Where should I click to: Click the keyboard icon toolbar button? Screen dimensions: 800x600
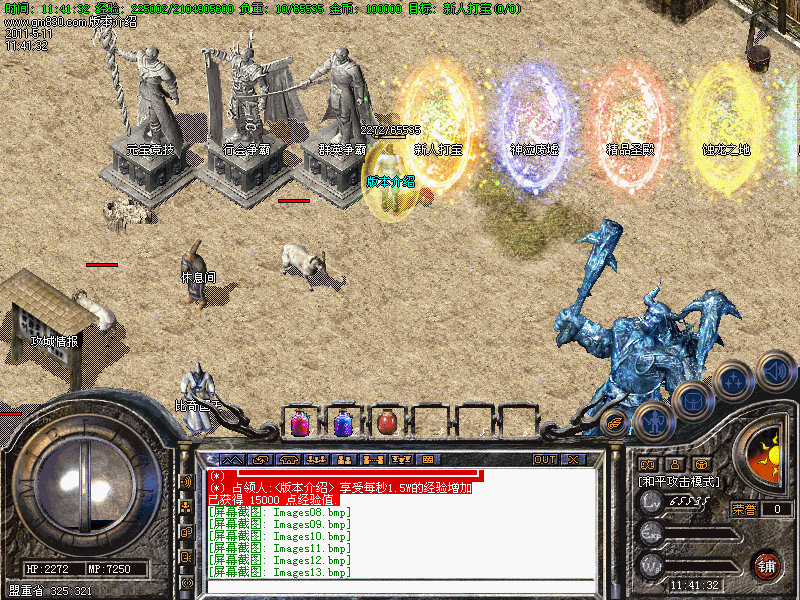coord(428,460)
